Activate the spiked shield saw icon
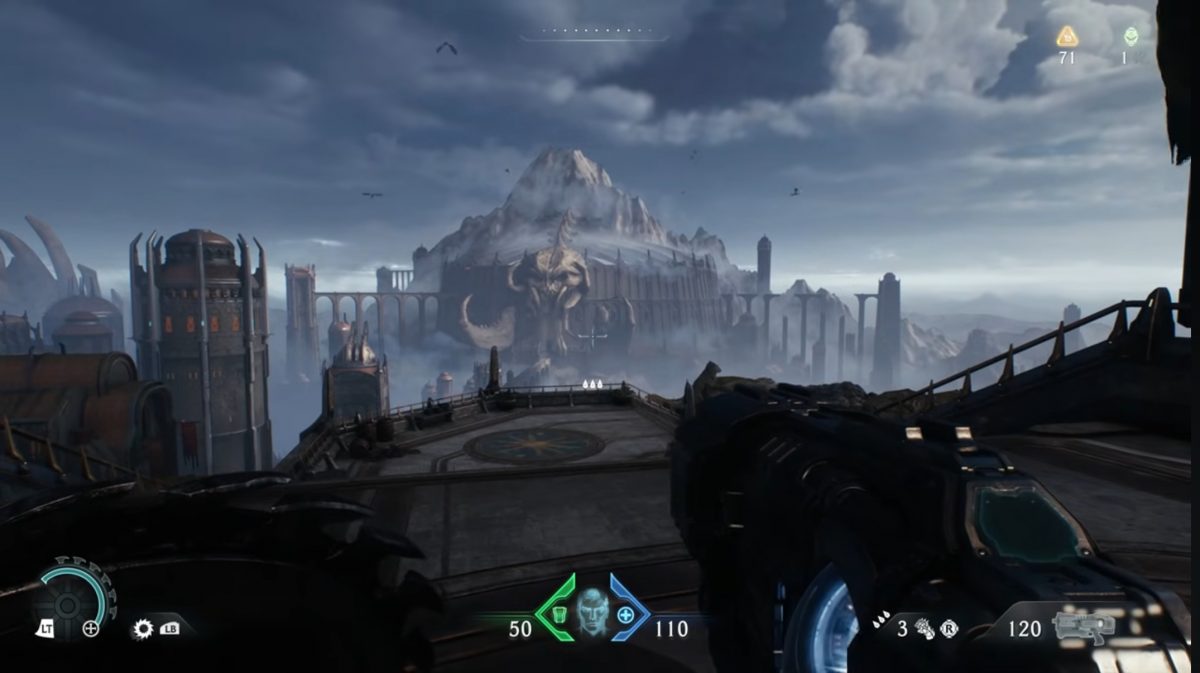 pos(143,629)
